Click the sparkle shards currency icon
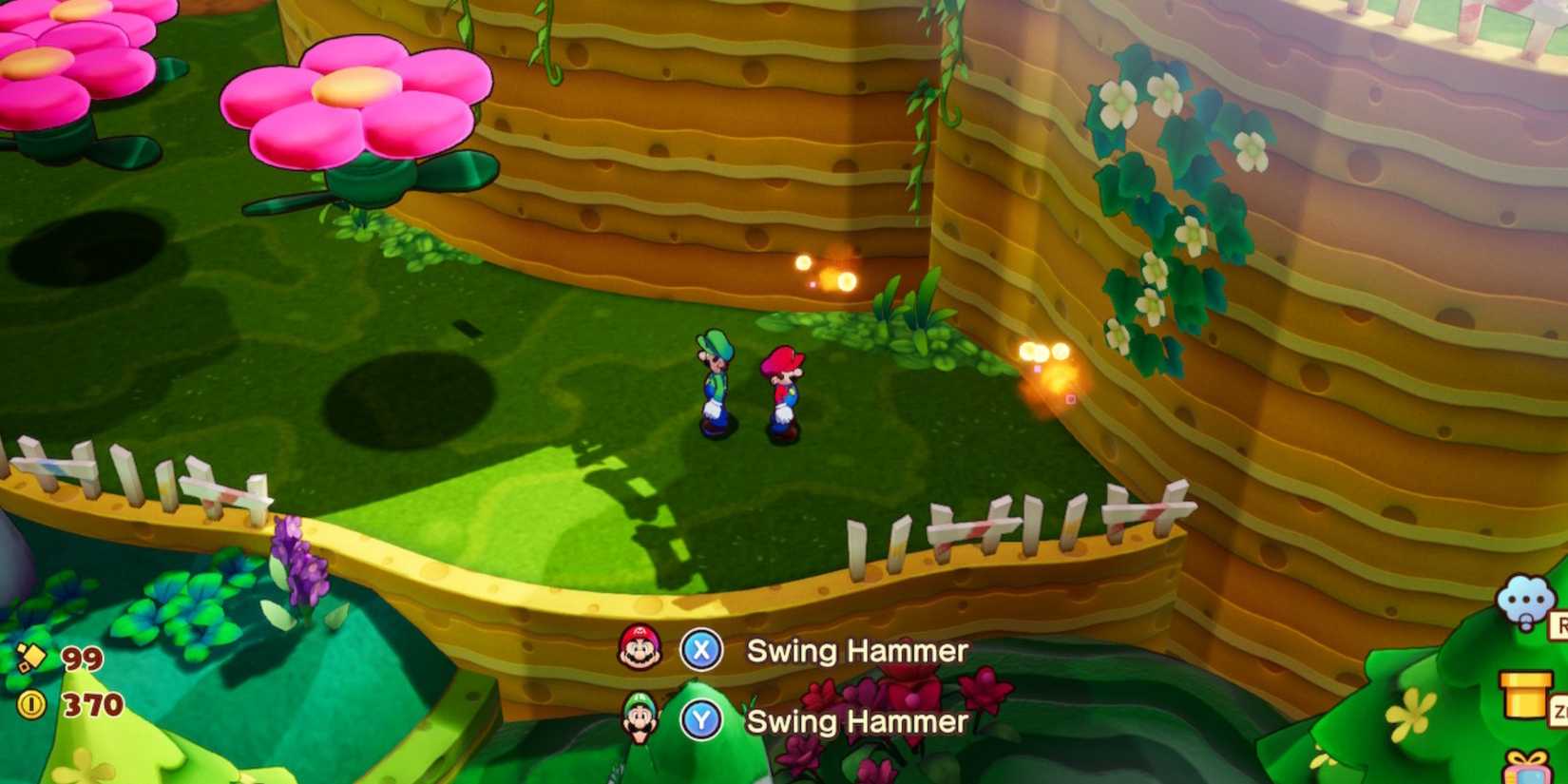Viewport: 1568px width, 784px height. point(32,657)
